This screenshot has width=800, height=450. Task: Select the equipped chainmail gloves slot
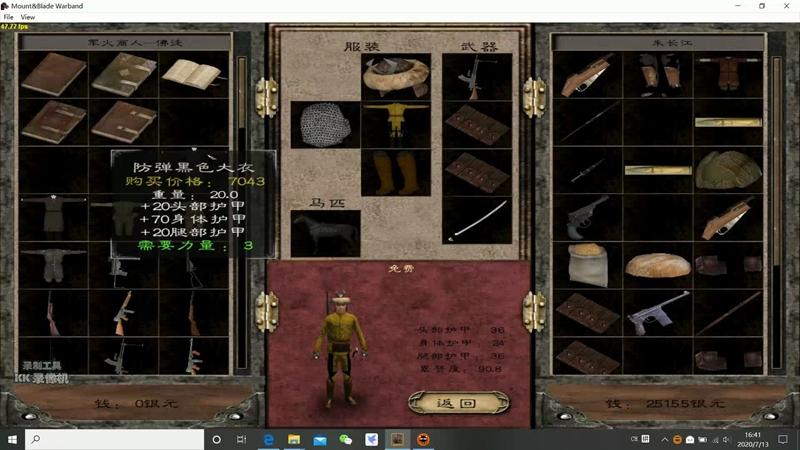(x=324, y=124)
